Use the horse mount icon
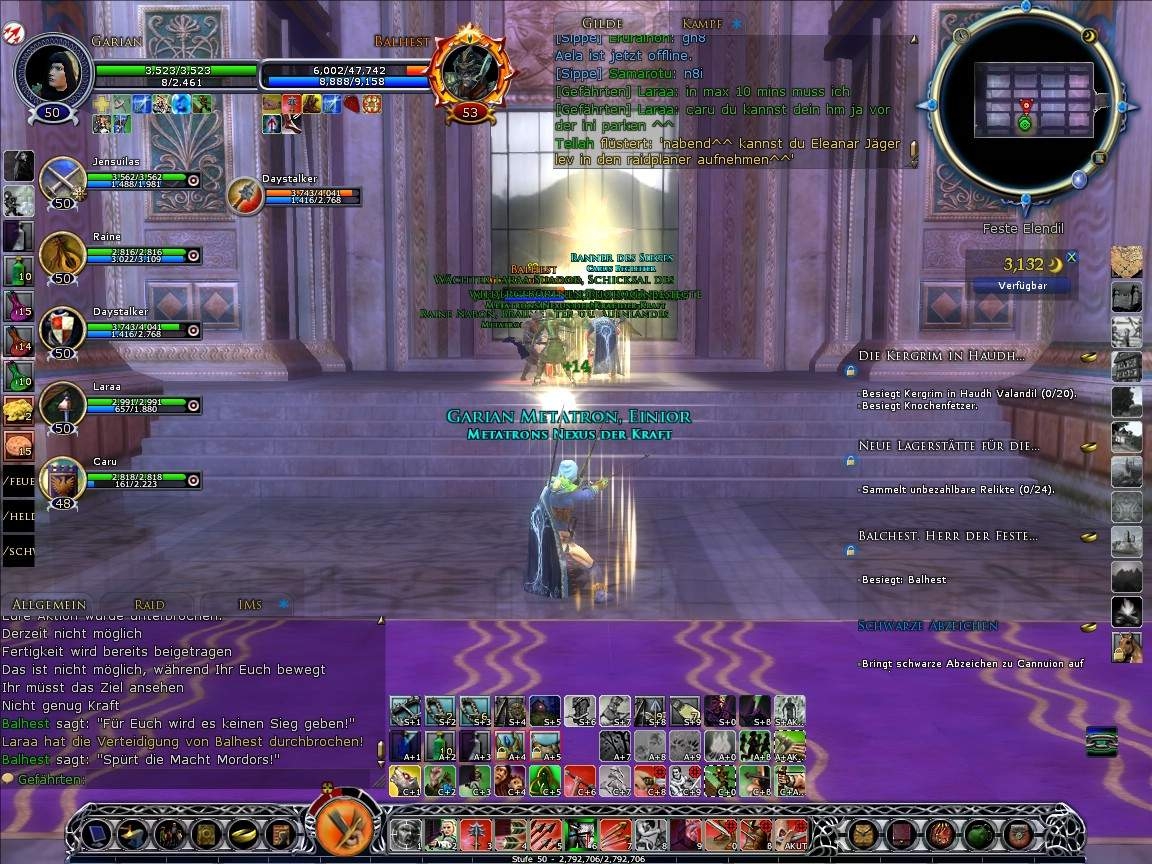This screenshot has height=864, width=1152. click(1127, 646)
